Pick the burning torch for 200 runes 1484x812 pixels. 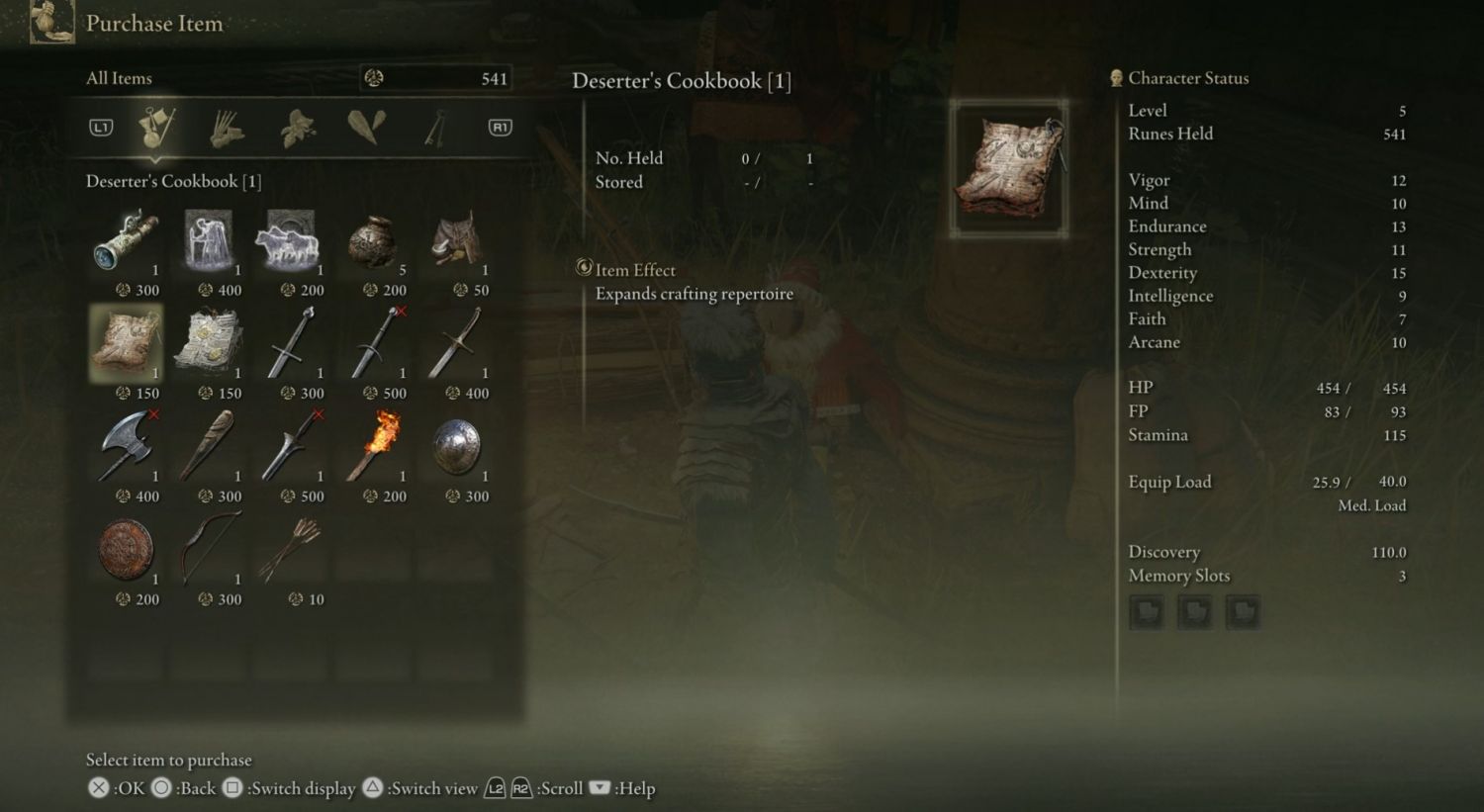coord(373,447)
